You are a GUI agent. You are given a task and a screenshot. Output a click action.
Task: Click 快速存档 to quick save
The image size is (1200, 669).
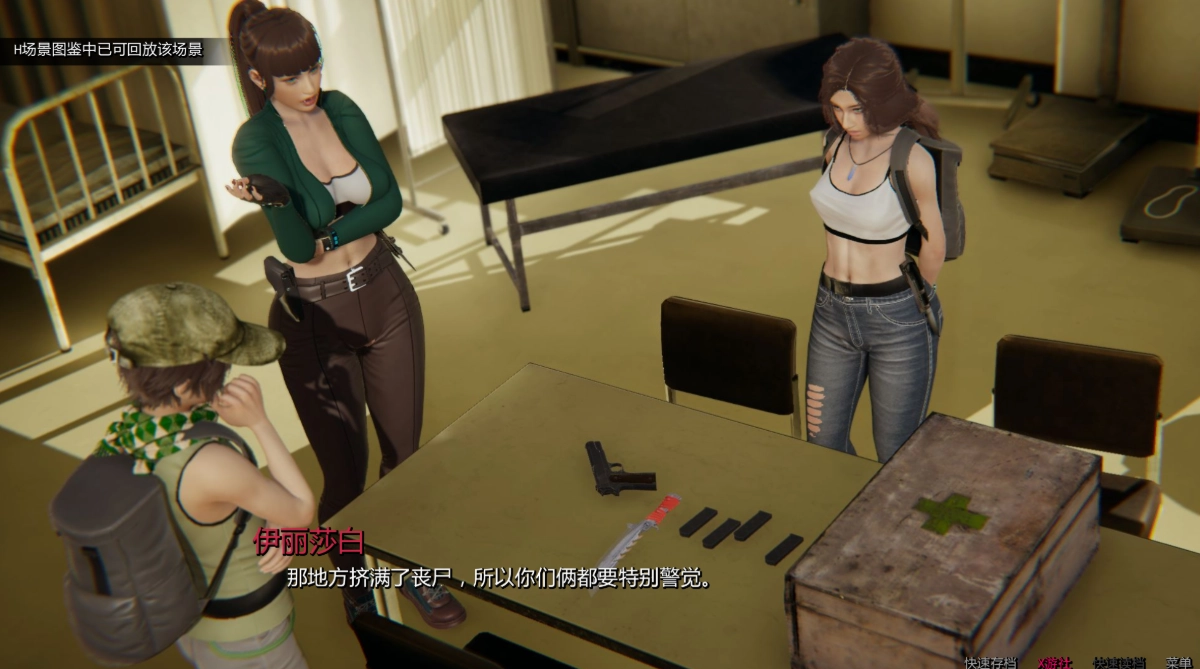point(990,662)
